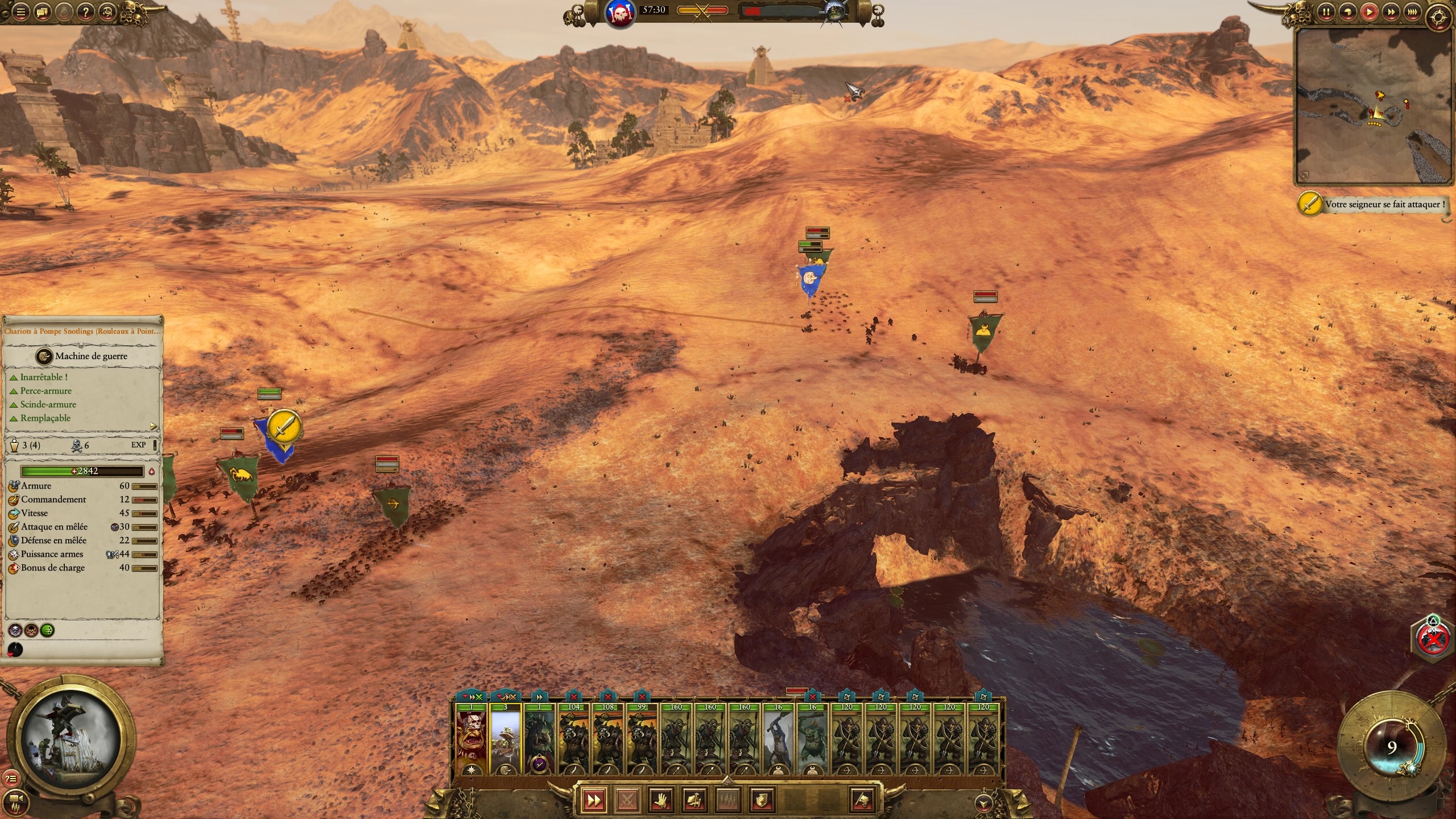This screenshot has width=1456, height=819.
Task: Click the battlefield minimap
Action: [1374, 106]
